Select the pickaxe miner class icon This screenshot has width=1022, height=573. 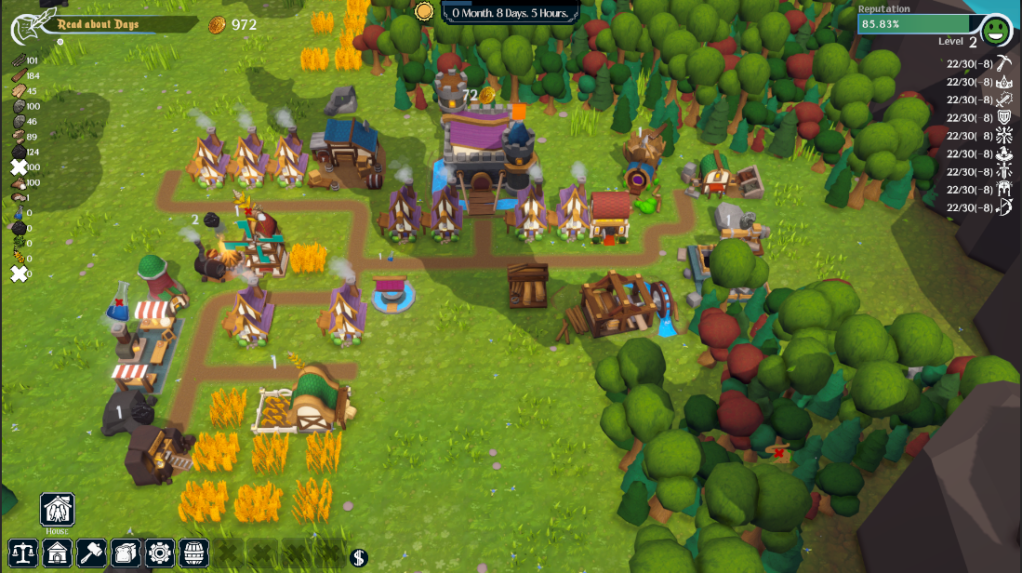(x=1005, y=64)
